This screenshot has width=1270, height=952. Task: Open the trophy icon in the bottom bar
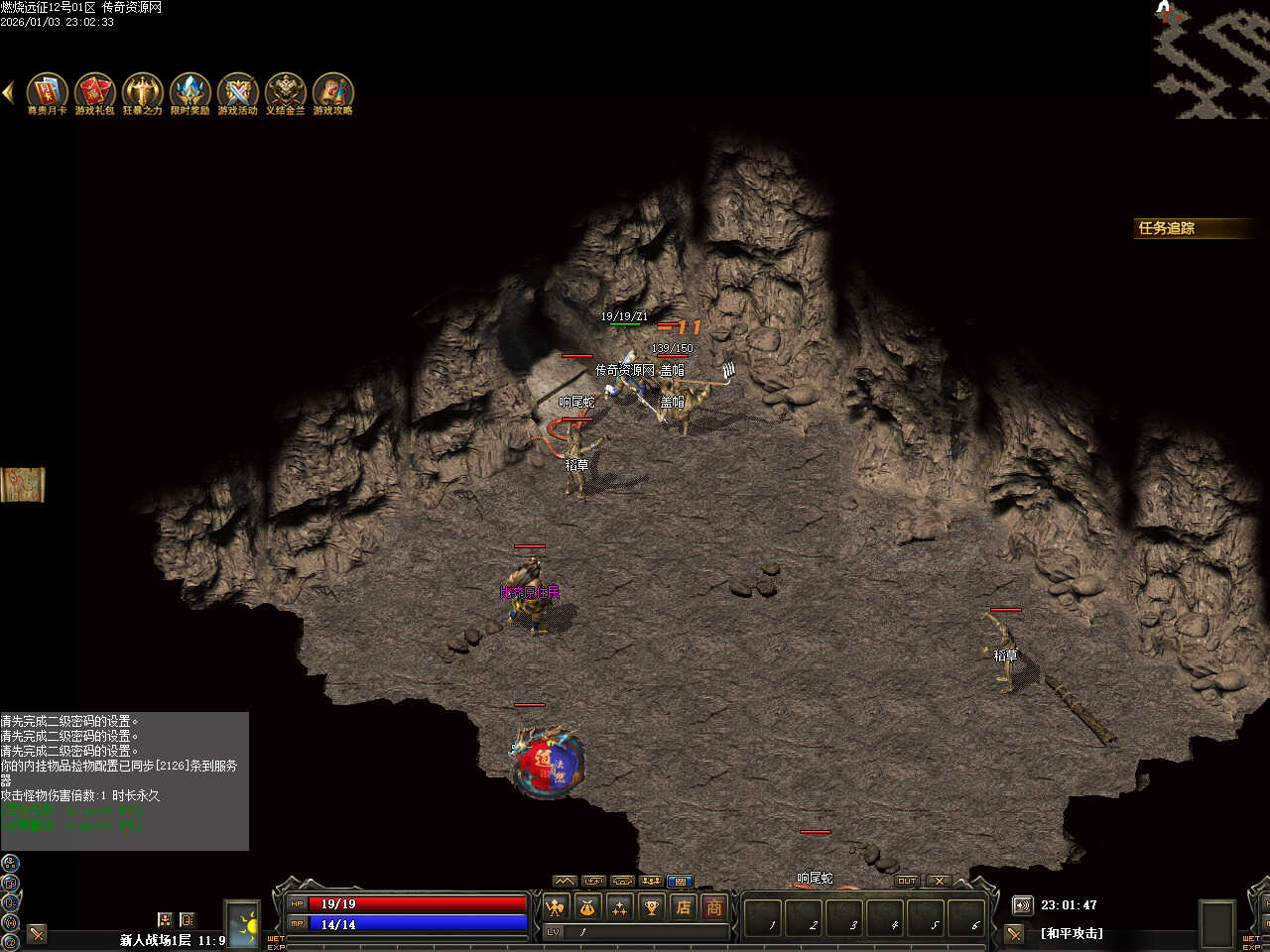point(651,906)
